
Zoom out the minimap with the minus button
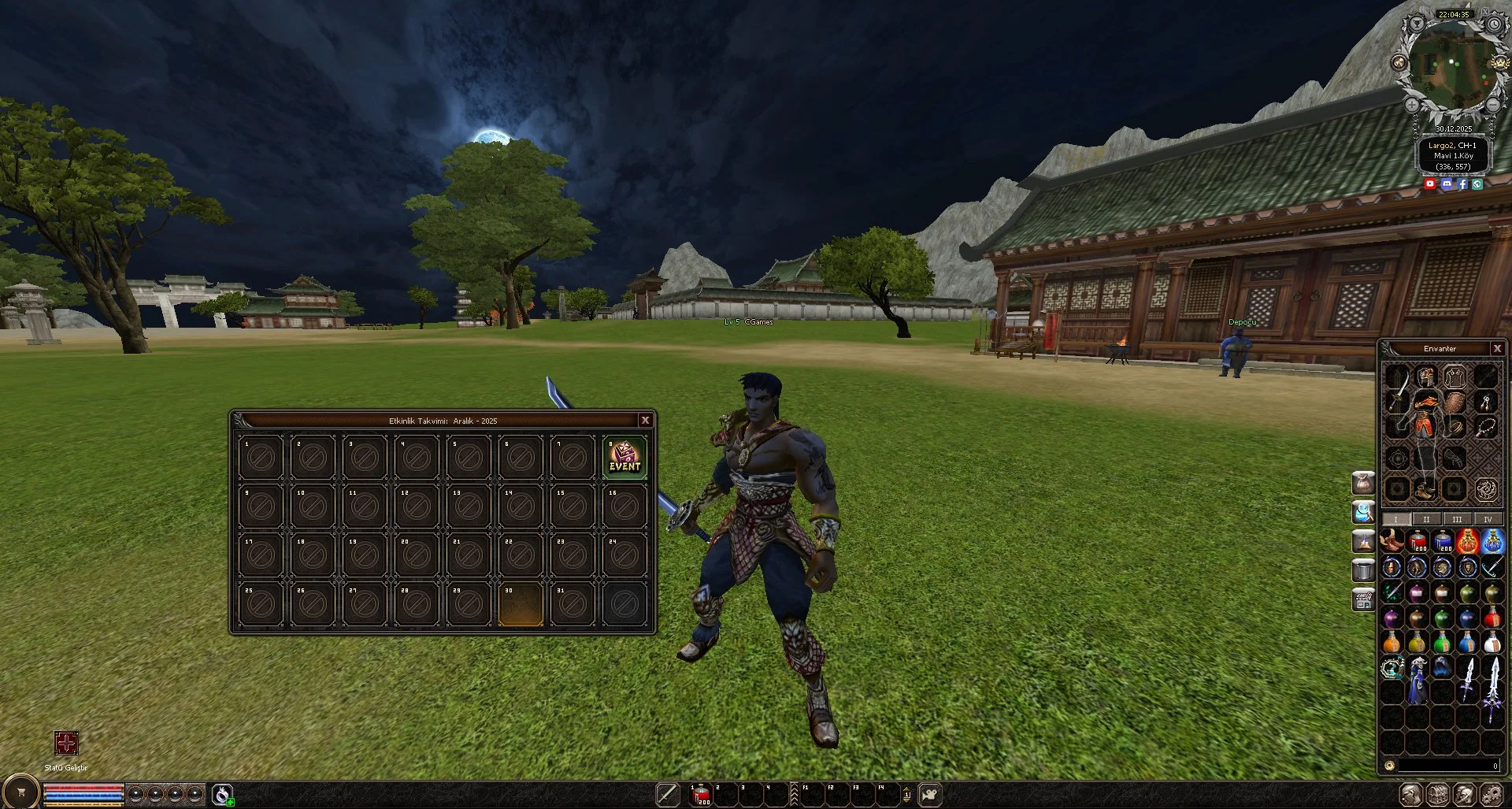click(x=1492, y=104)
